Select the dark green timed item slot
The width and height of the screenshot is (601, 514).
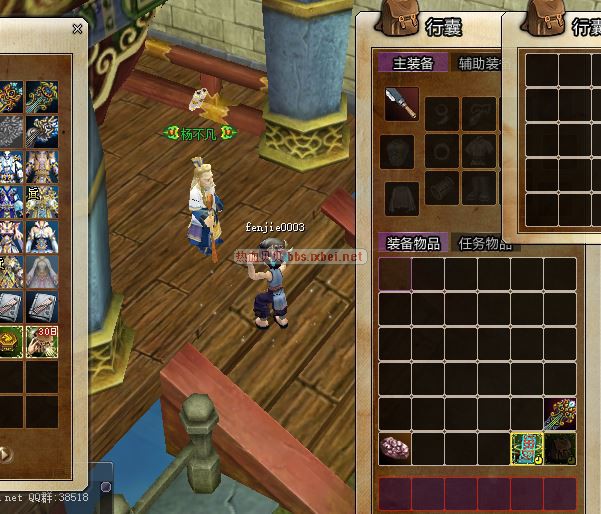coord(560,448)
